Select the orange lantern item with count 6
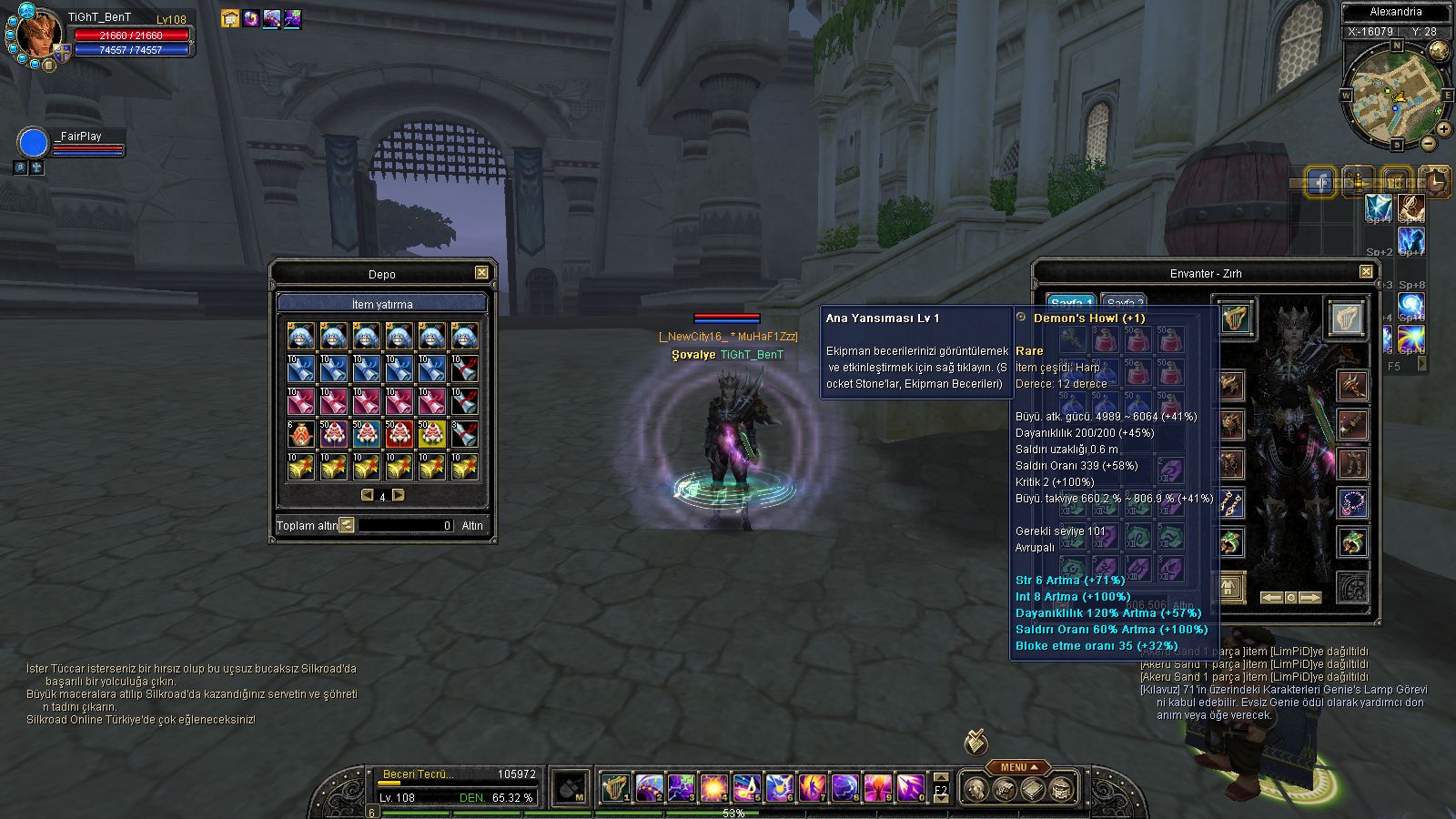This screenshot has width=1456, height=819. point(300,435)
